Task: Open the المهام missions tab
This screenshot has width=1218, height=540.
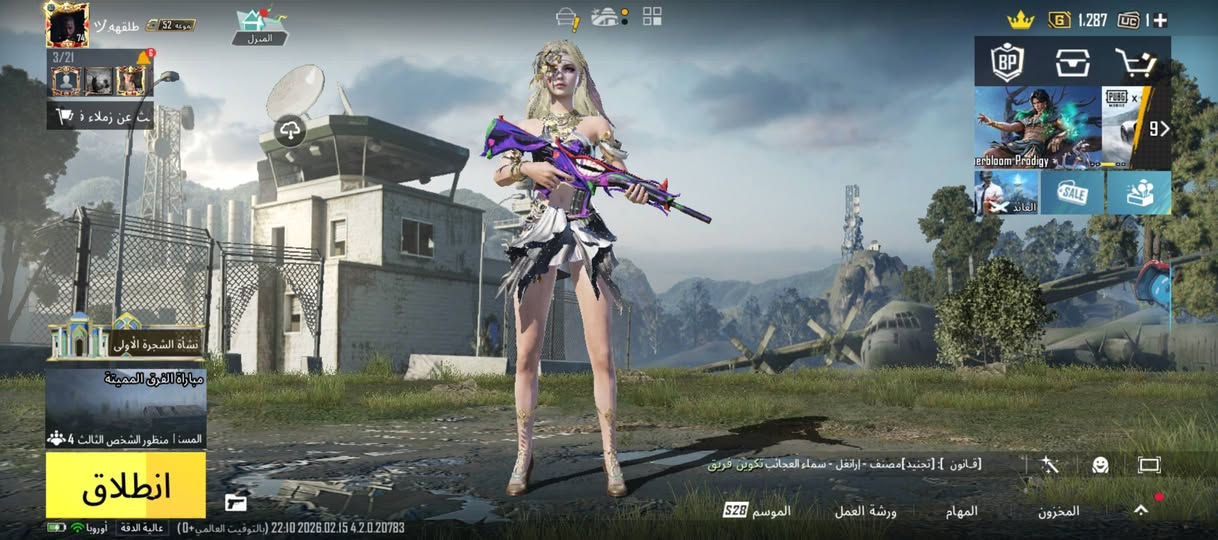Action: [961, 511]
